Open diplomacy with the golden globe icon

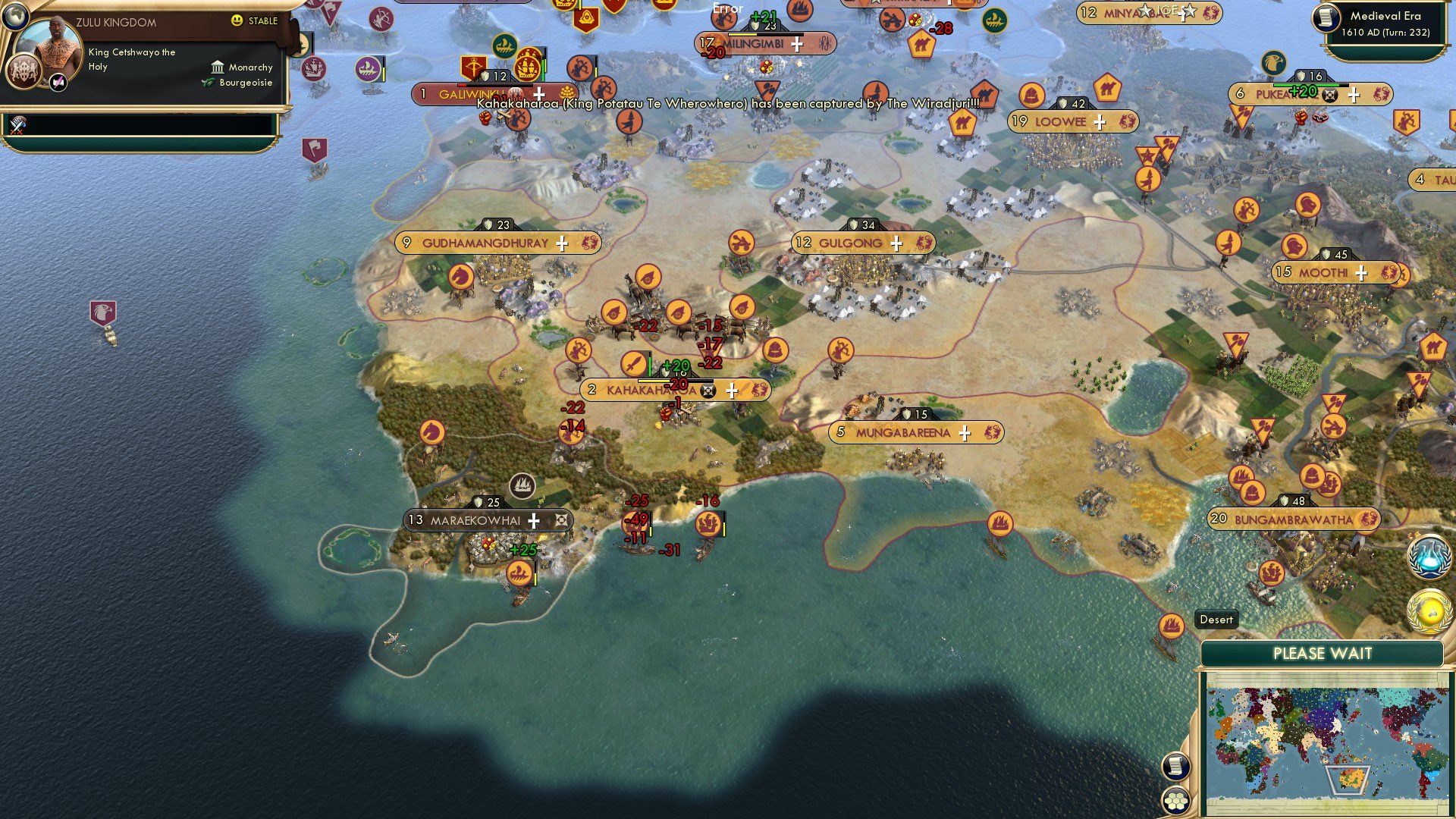click(1429, 611)
